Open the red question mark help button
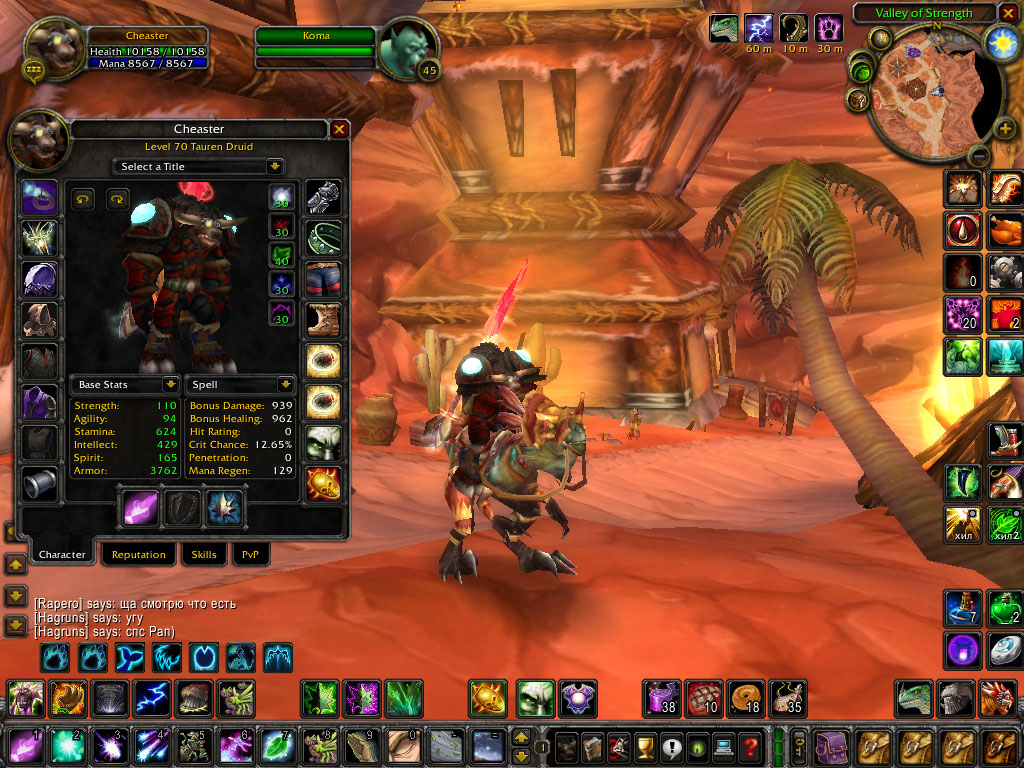Viewport: 1024px width, 768px height. click(x=749, y=747)
